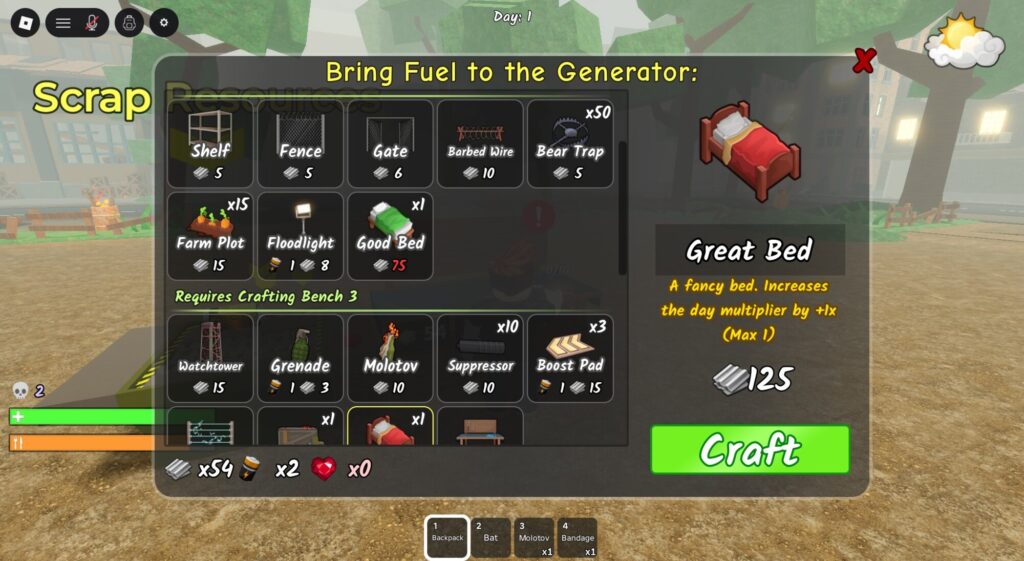Pick the Gate crafting item
The image size is (1024, 561).
coord(390,143)
